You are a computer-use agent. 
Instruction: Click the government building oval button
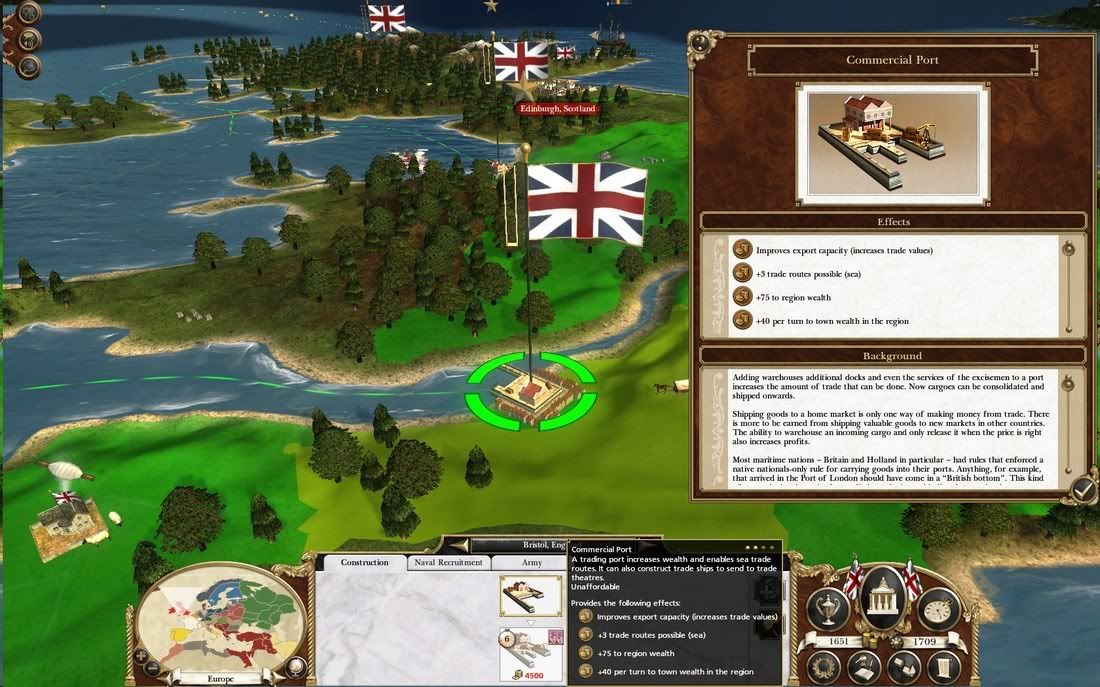coord(882,597)
